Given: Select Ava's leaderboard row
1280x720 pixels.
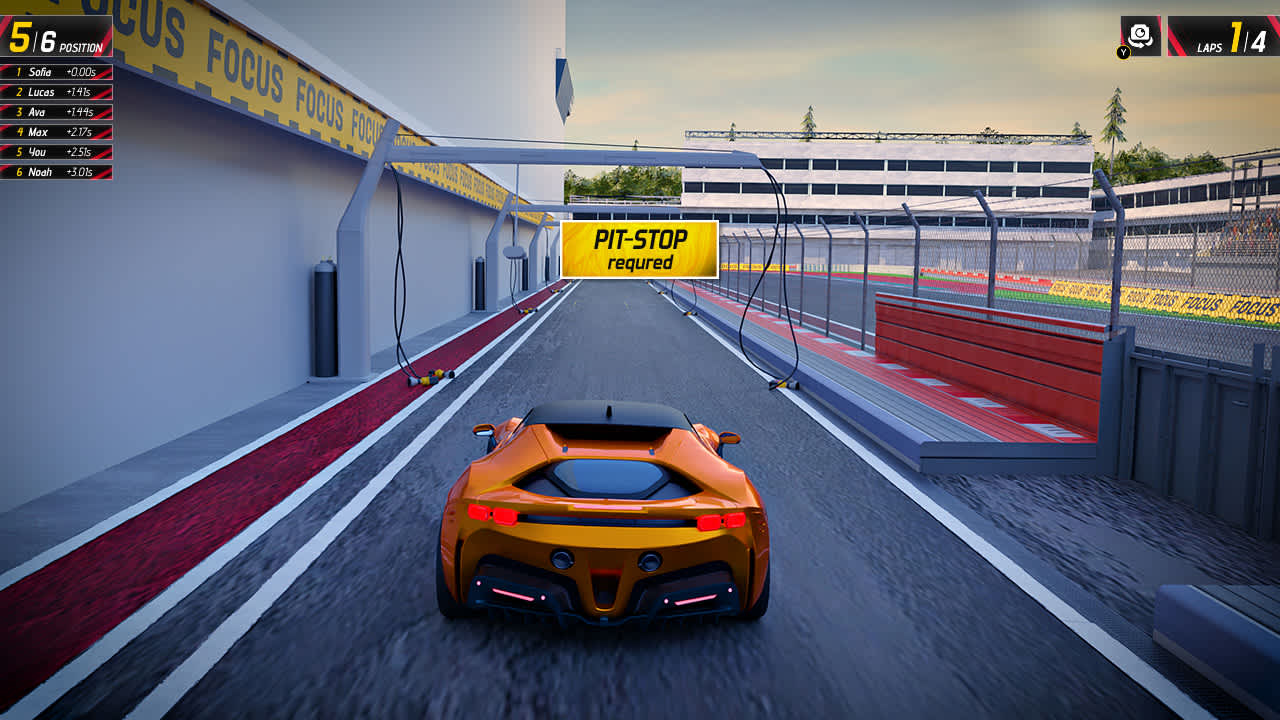Looking at the screenshot, I should point(38,112).
